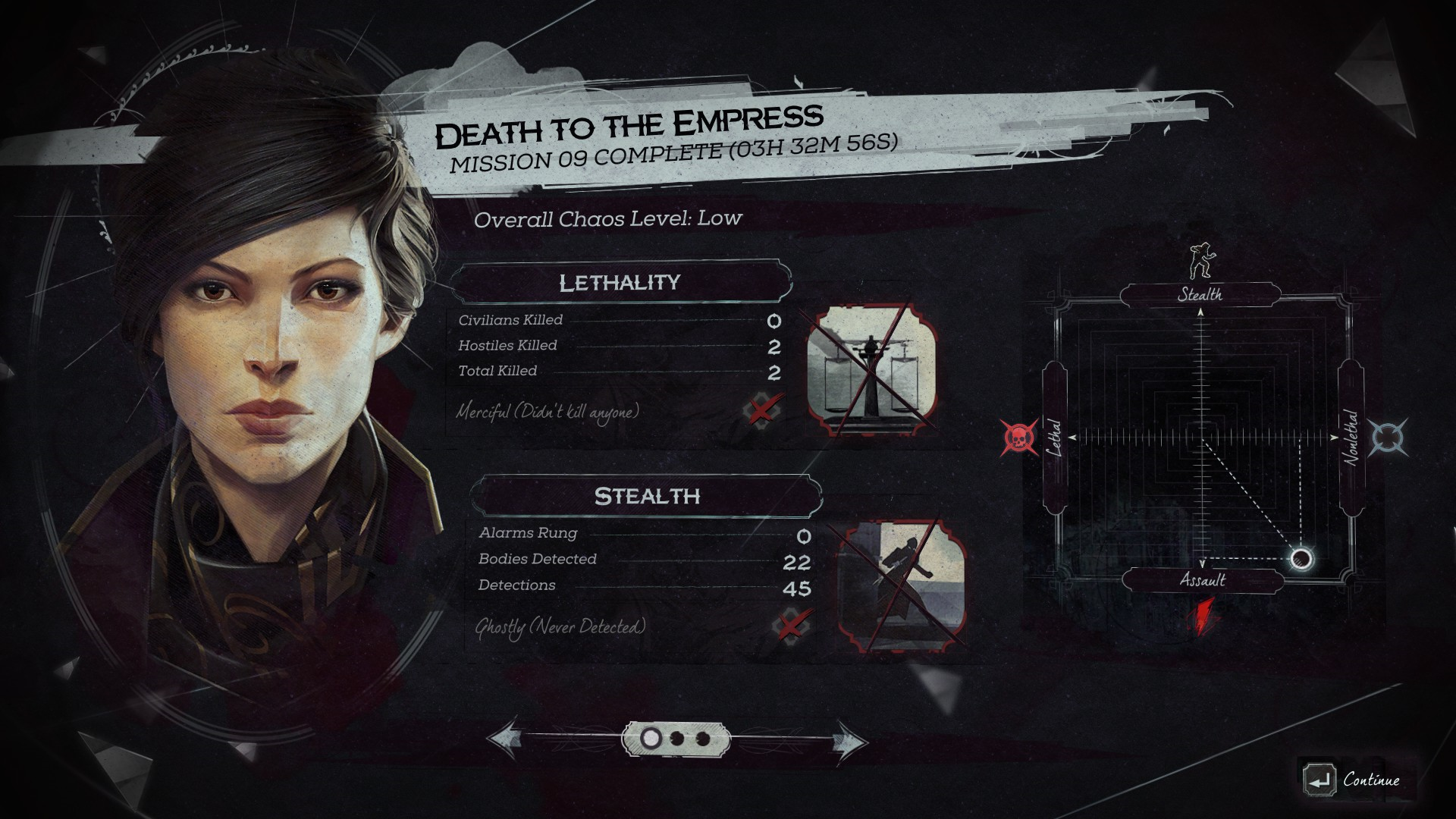Click the previous stats page arrow

pyautogui.click(x=504, y=739)
